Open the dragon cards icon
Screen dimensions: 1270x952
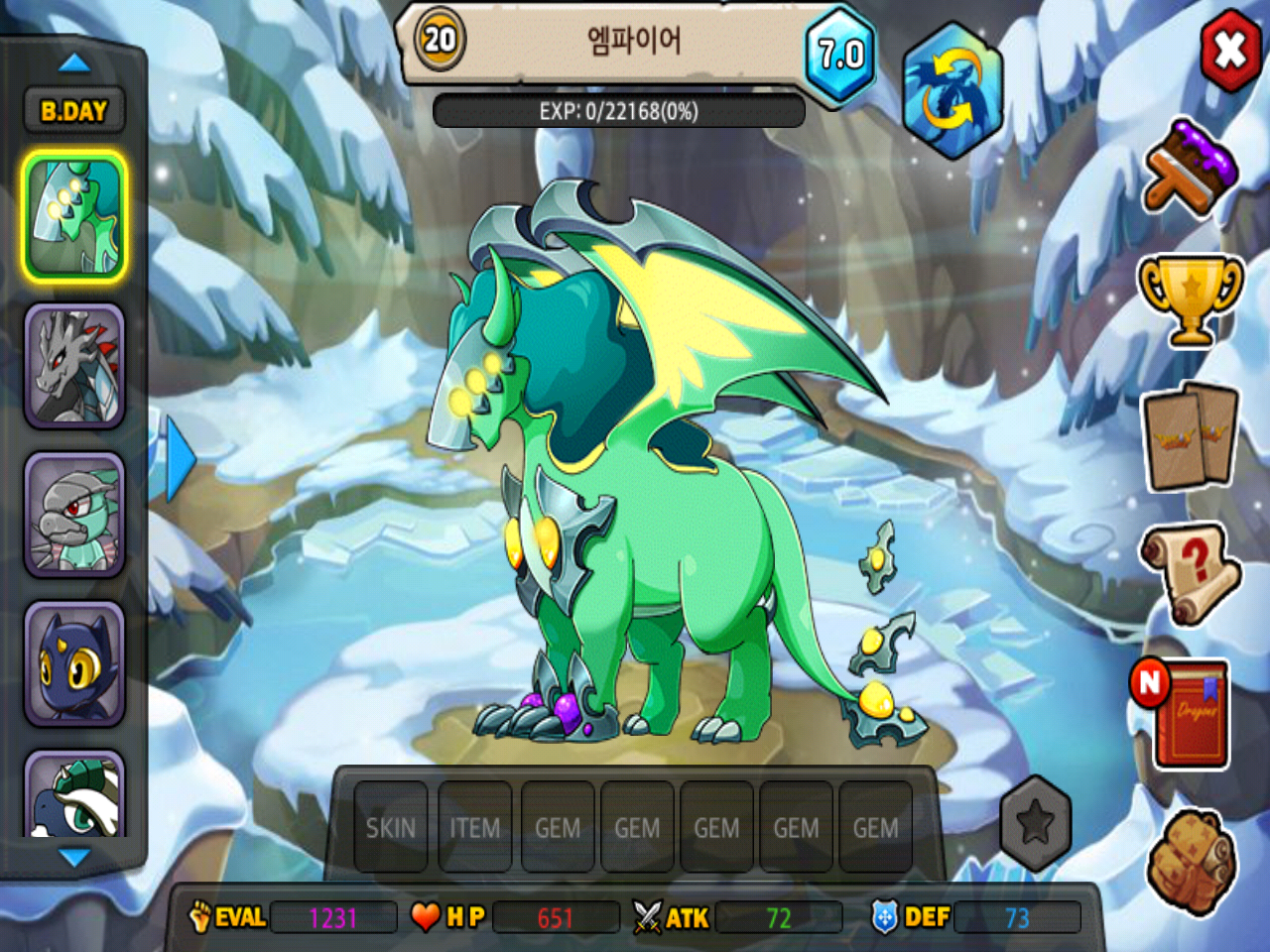tap(1190, 436)
